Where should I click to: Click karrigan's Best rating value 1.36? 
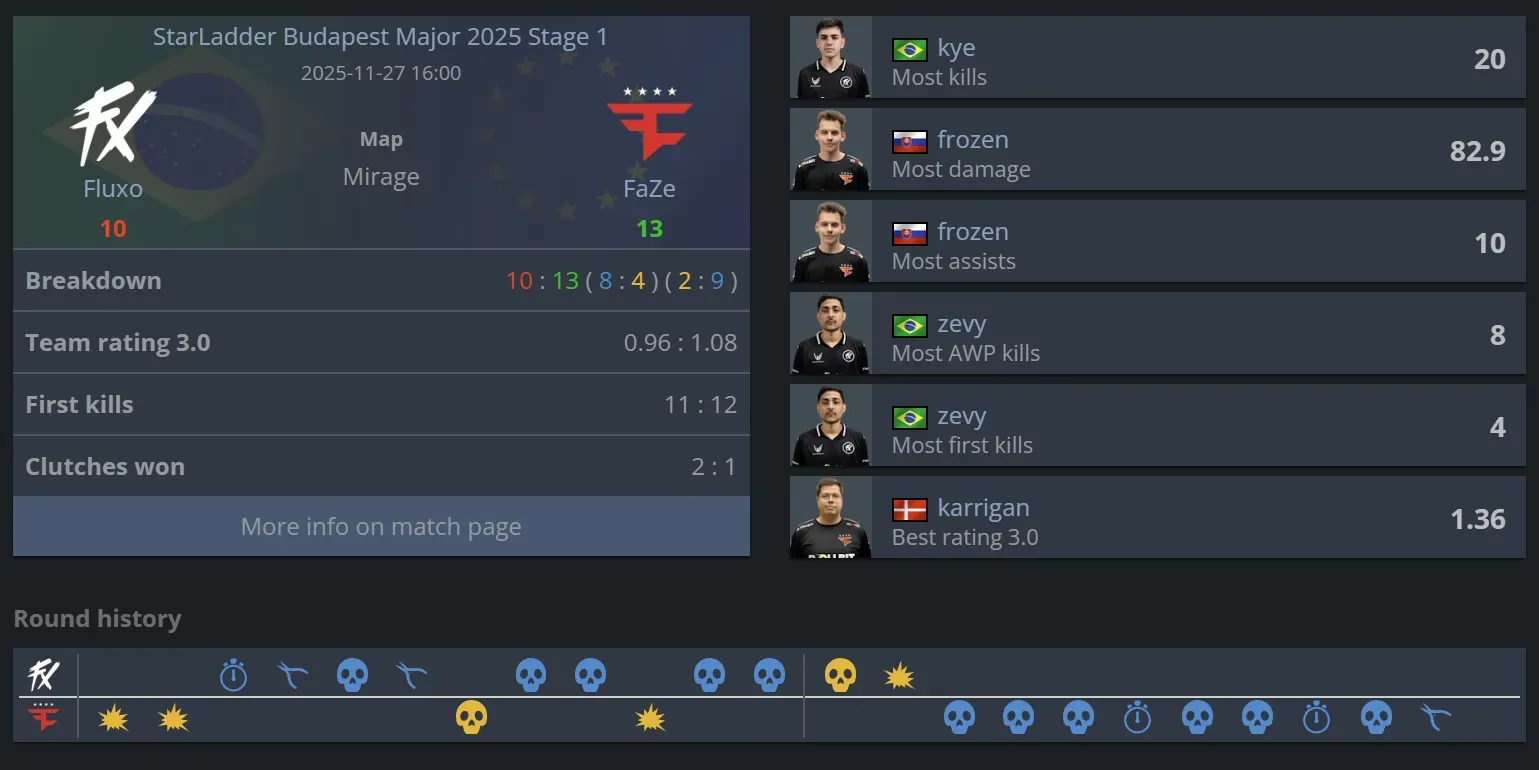click(x=1491, y=519)
